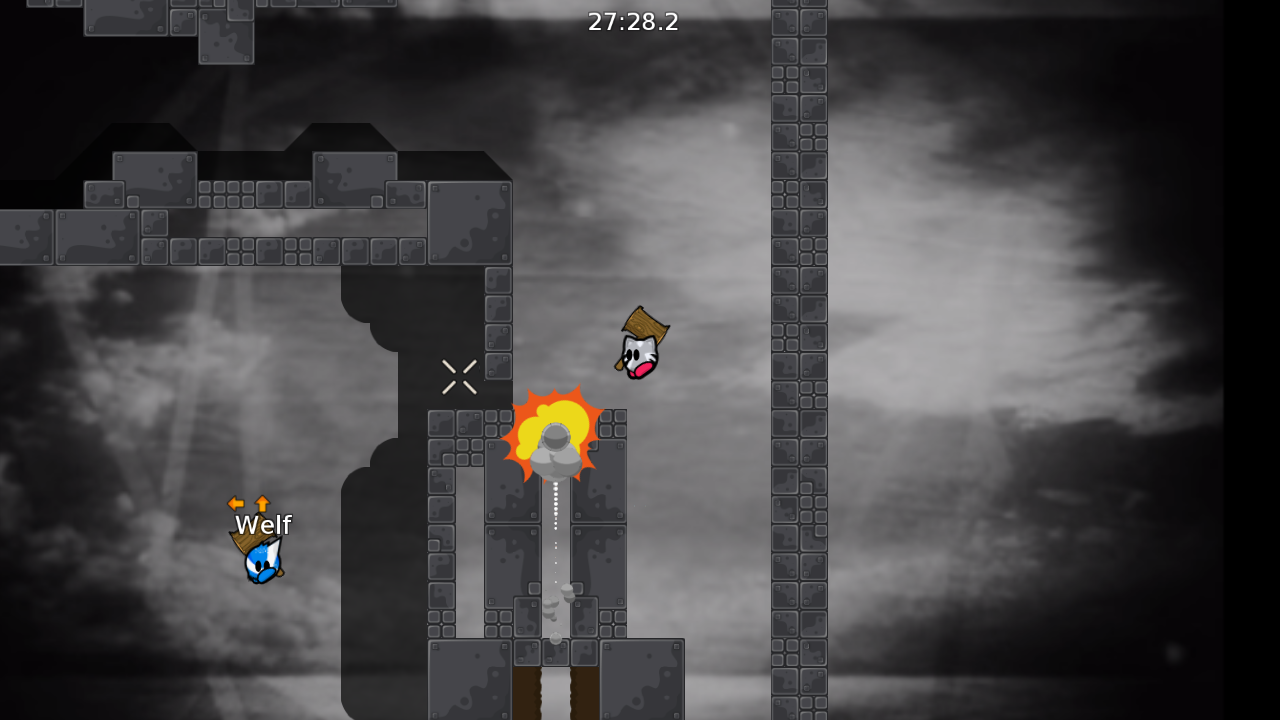This screenshot has width=1280, height=720.
Task: Click the white crosshair reticle
Action: click(460, 377)
